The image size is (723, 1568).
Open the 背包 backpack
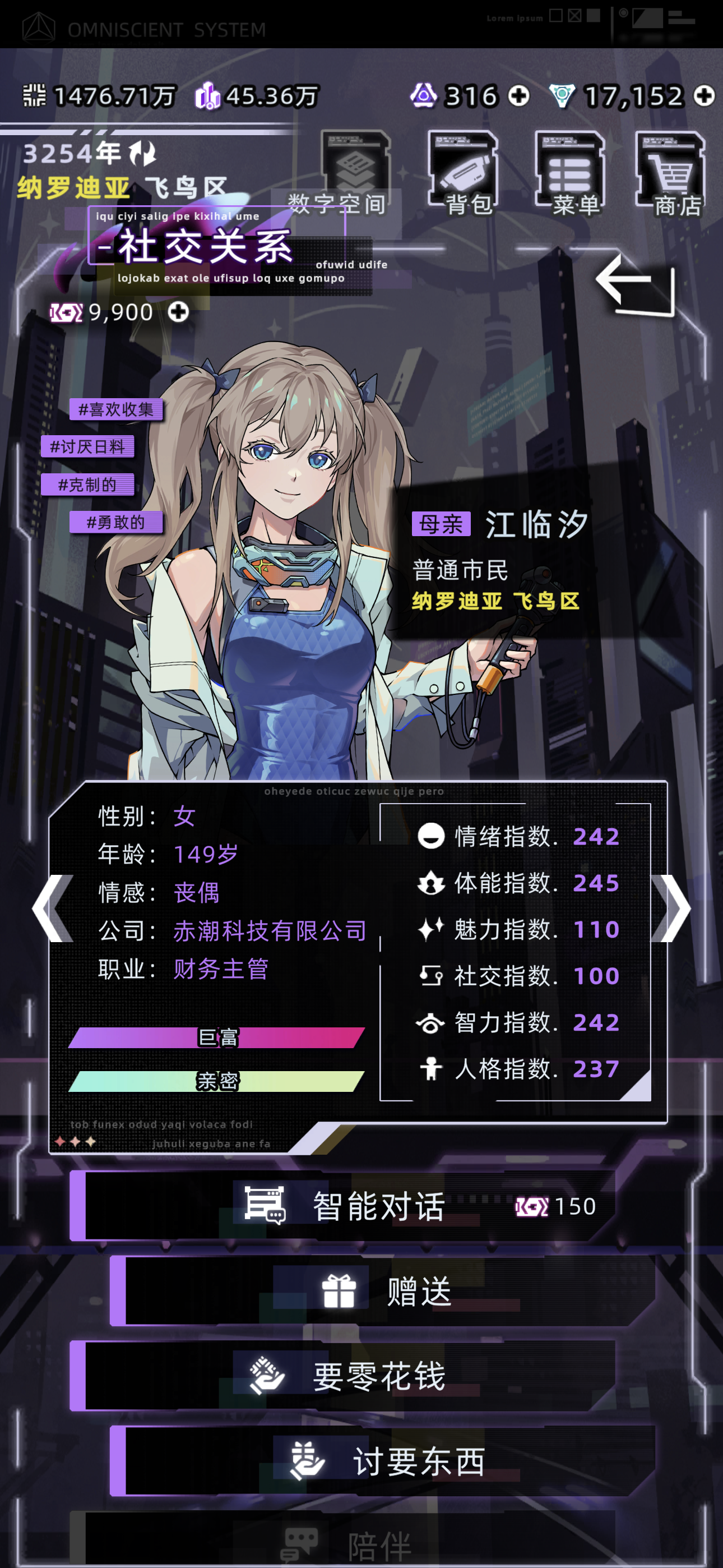click(462, 167)
